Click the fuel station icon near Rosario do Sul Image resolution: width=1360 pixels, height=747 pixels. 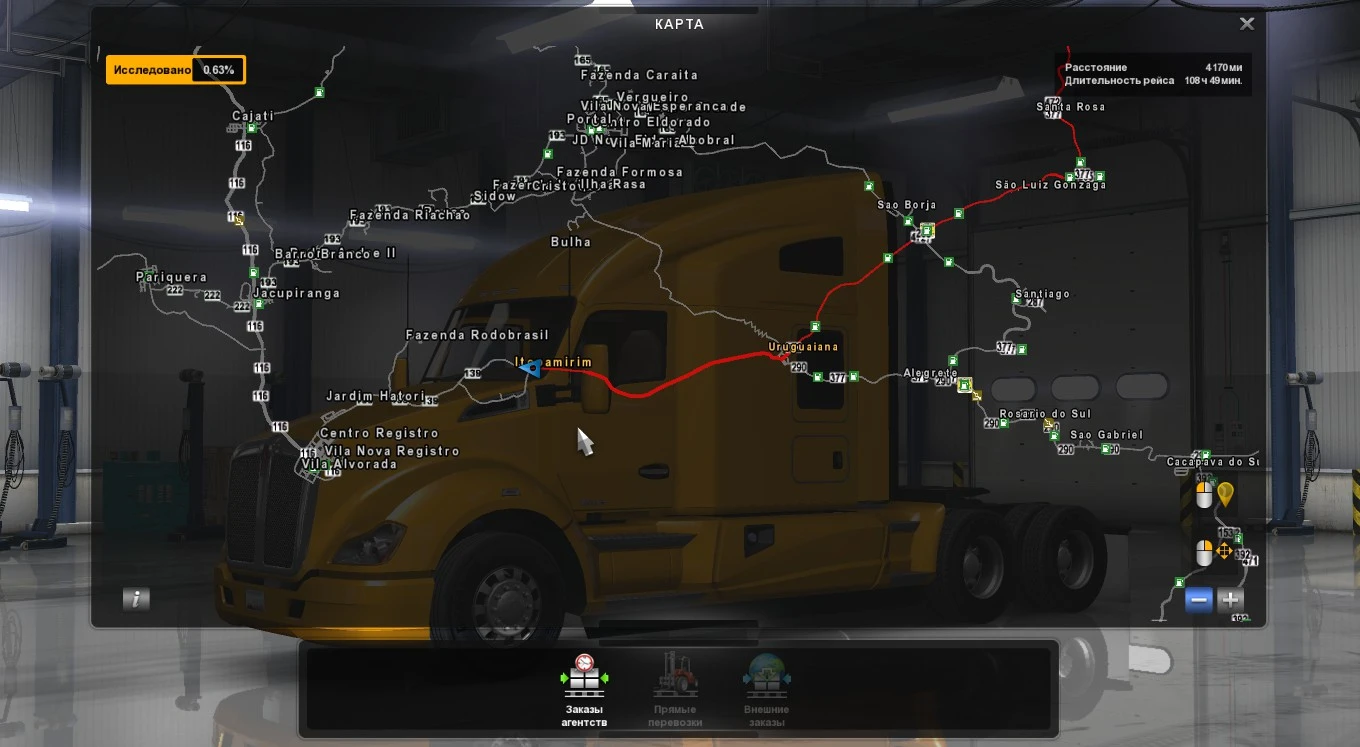pos(1004,423)
